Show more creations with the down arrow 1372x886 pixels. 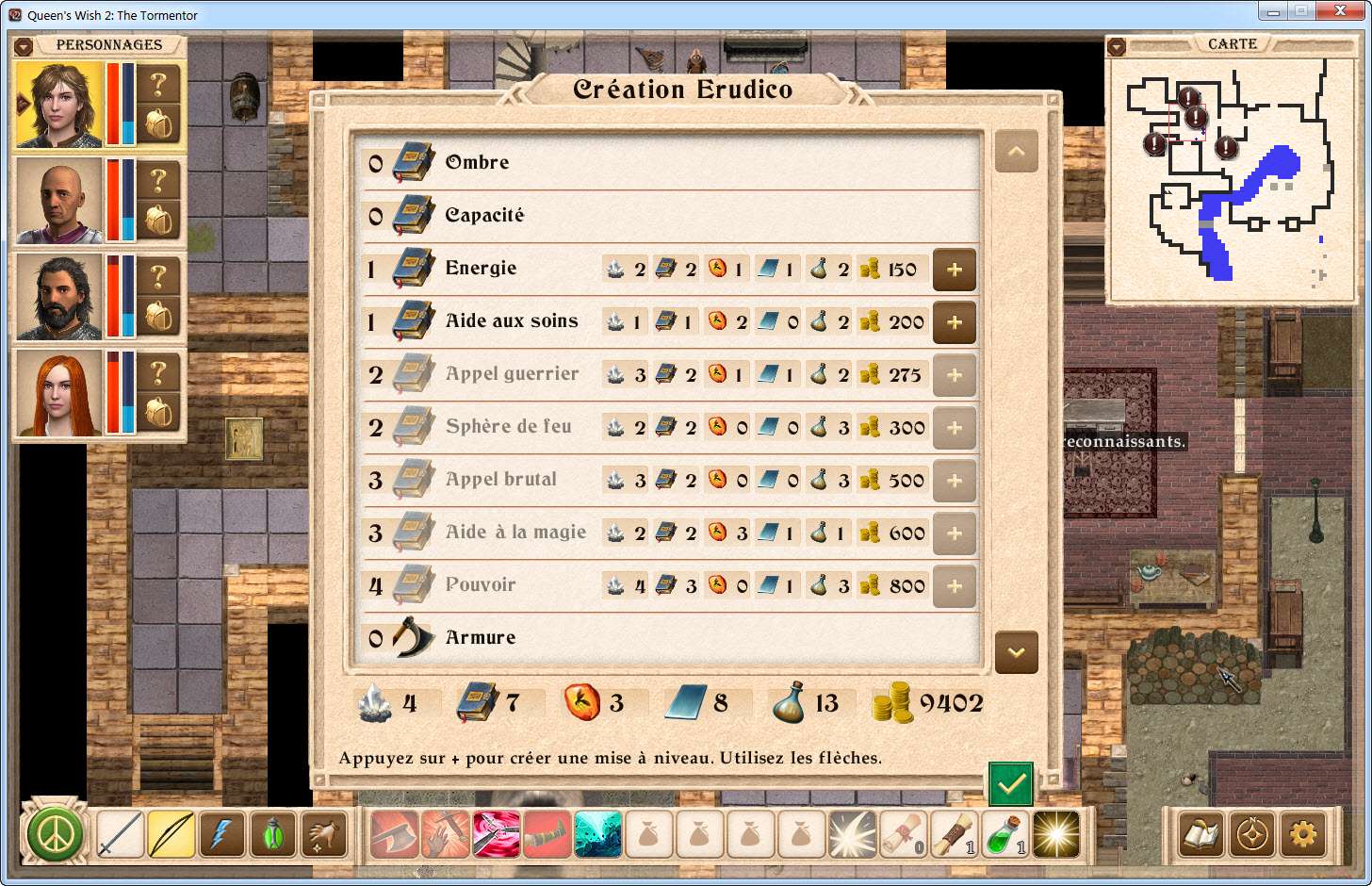[1016, 652]
